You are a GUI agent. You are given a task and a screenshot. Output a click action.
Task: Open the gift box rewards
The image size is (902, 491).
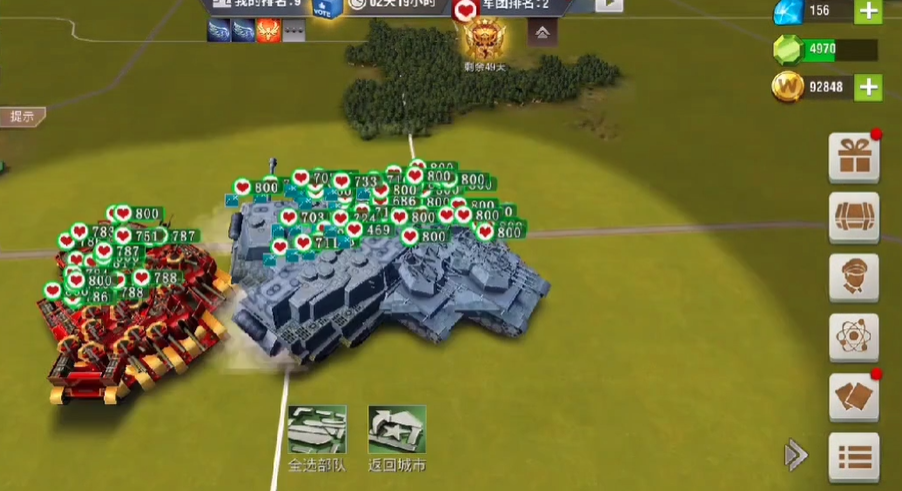pos(854,157)
